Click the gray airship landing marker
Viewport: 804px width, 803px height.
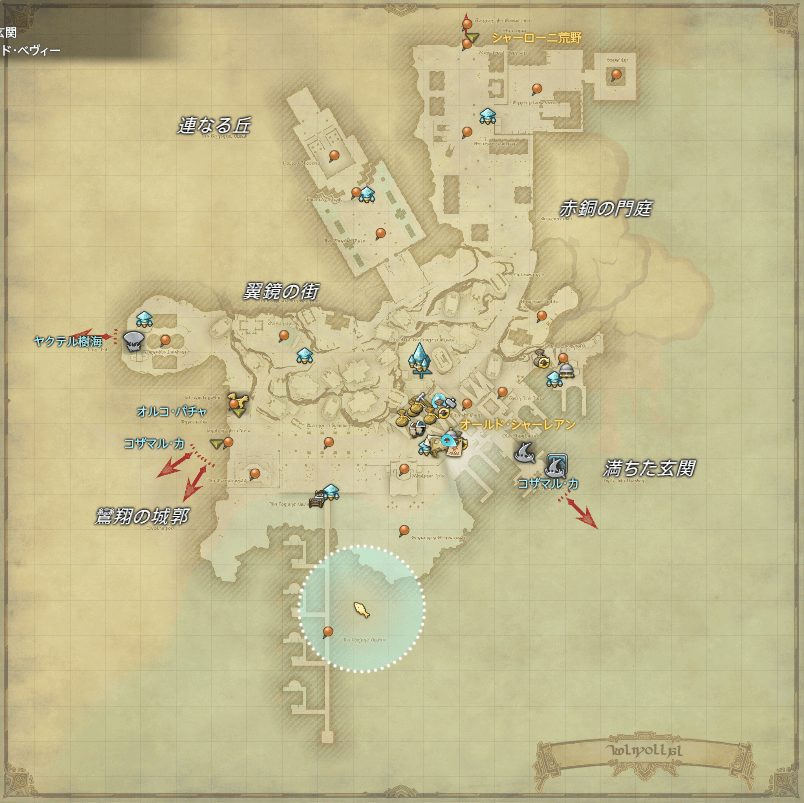(133, 341)
